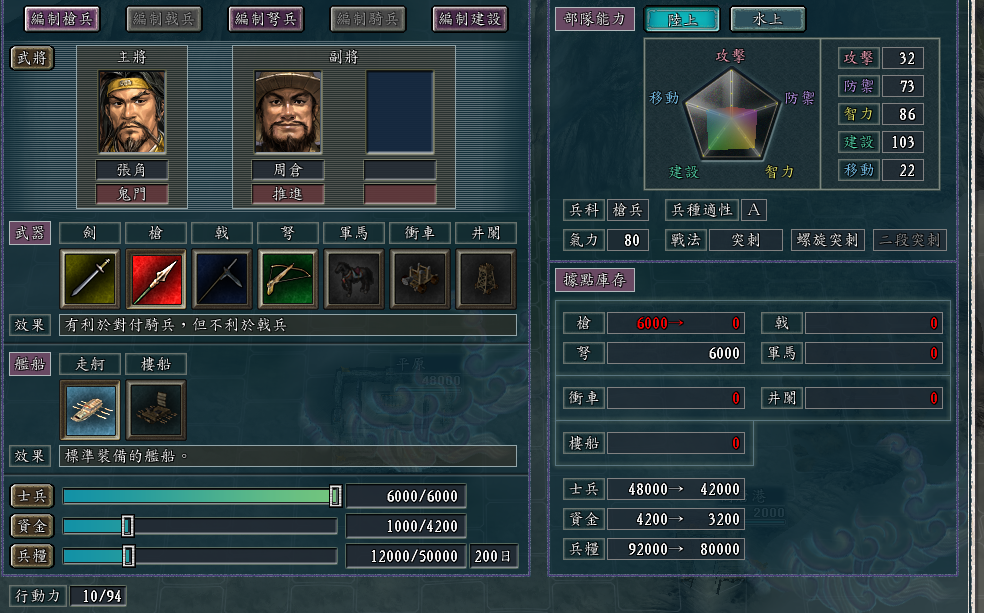Choose the 編制弩兵 crossbow unit button
Viewport: 984px width, 613px height.
266,18
